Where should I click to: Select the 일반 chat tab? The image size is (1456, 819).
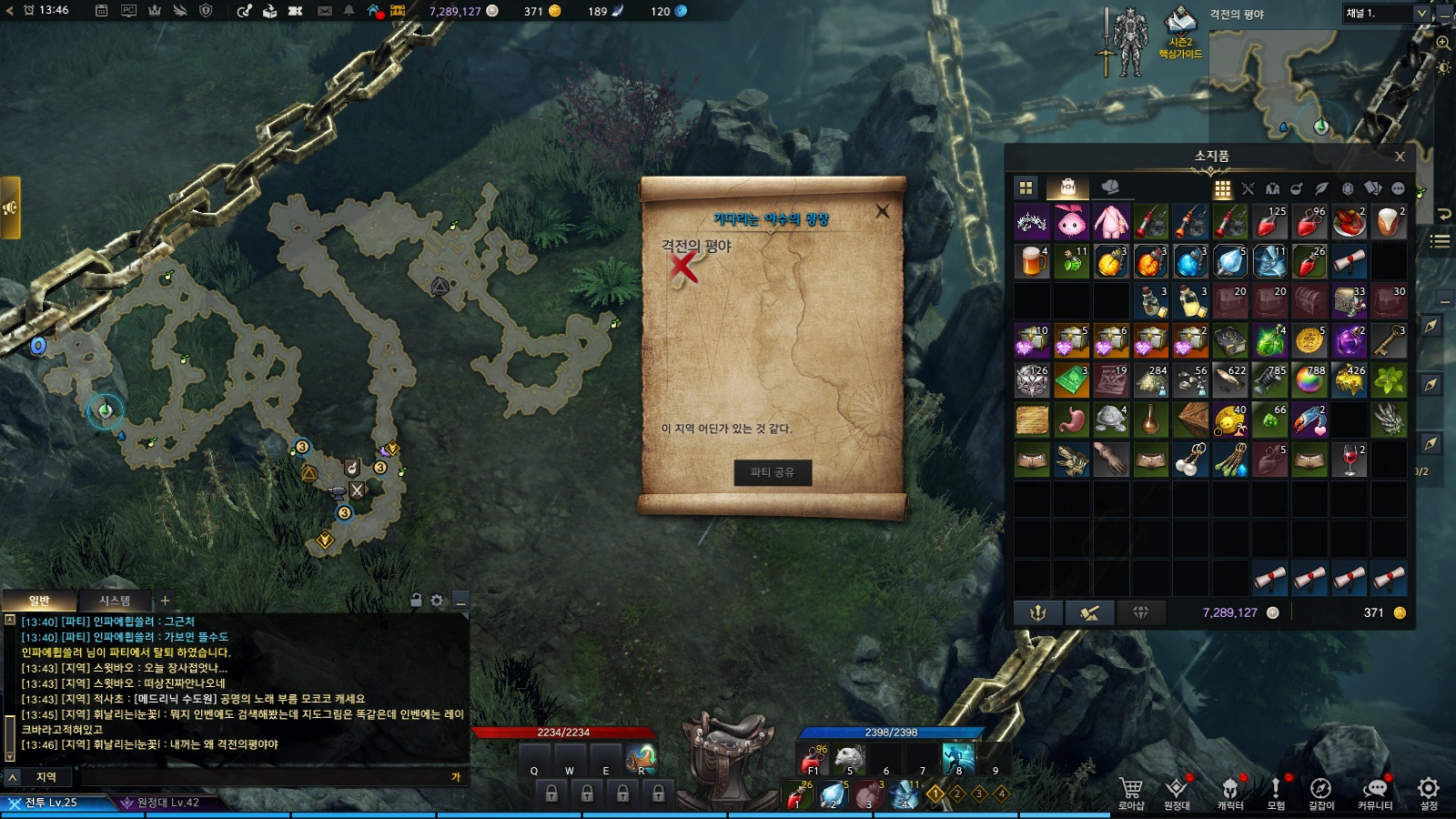click(39, 601)
